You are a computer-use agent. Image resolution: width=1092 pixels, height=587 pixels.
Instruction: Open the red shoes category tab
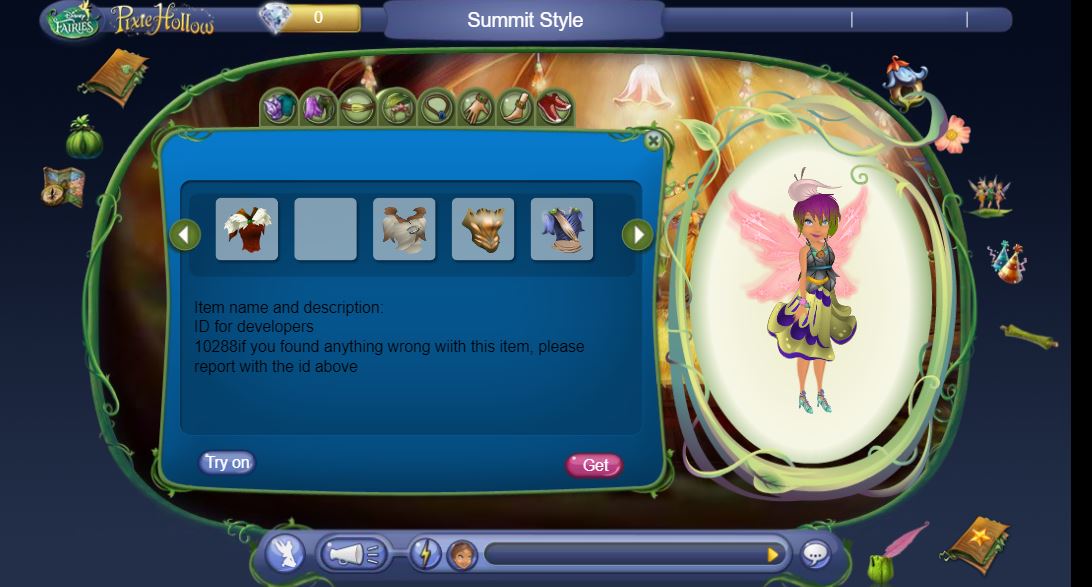pyautogui.click(x=553, y=107)
